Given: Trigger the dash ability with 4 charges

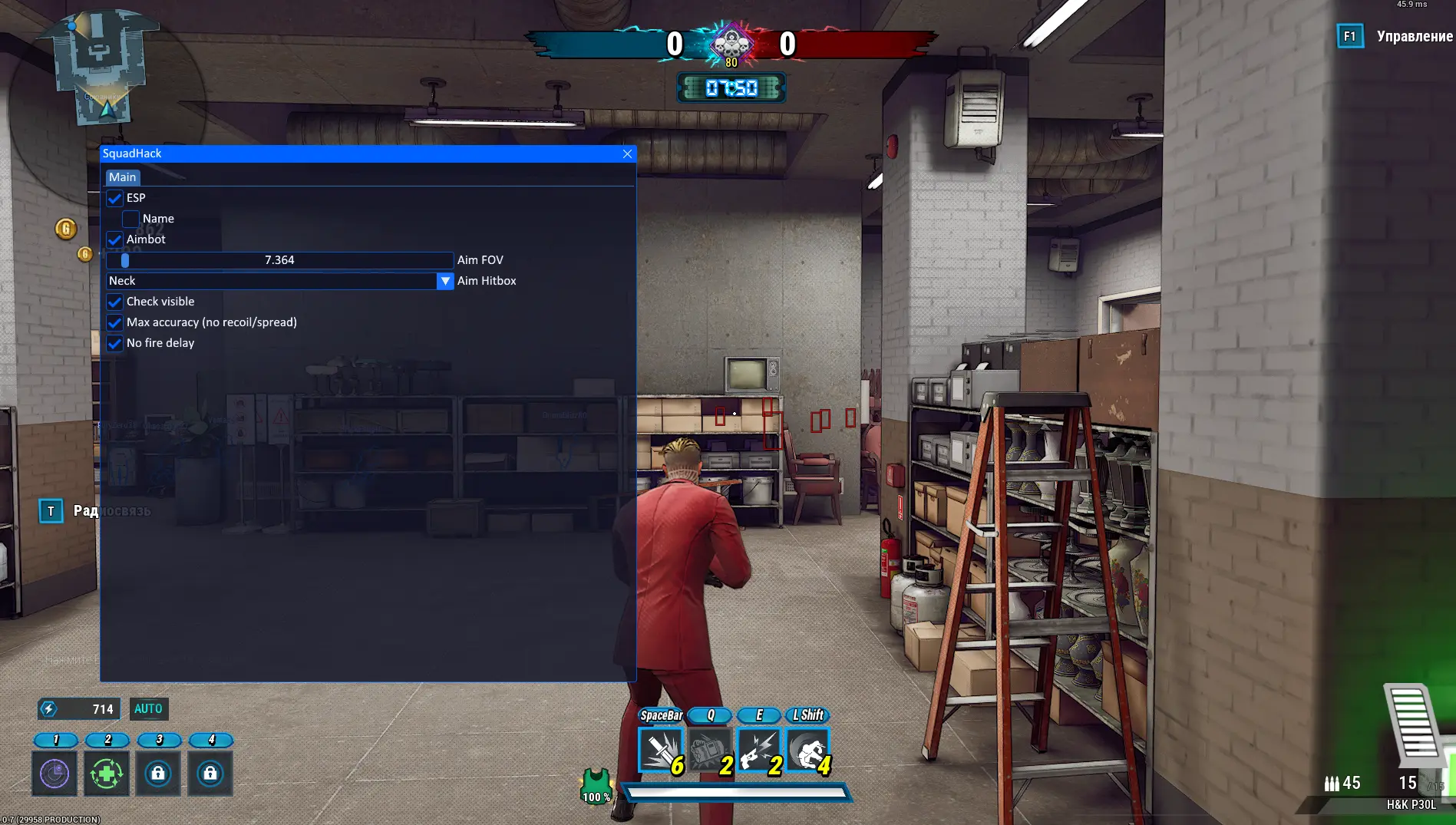Looking at the screenshot, I should 808,750.
